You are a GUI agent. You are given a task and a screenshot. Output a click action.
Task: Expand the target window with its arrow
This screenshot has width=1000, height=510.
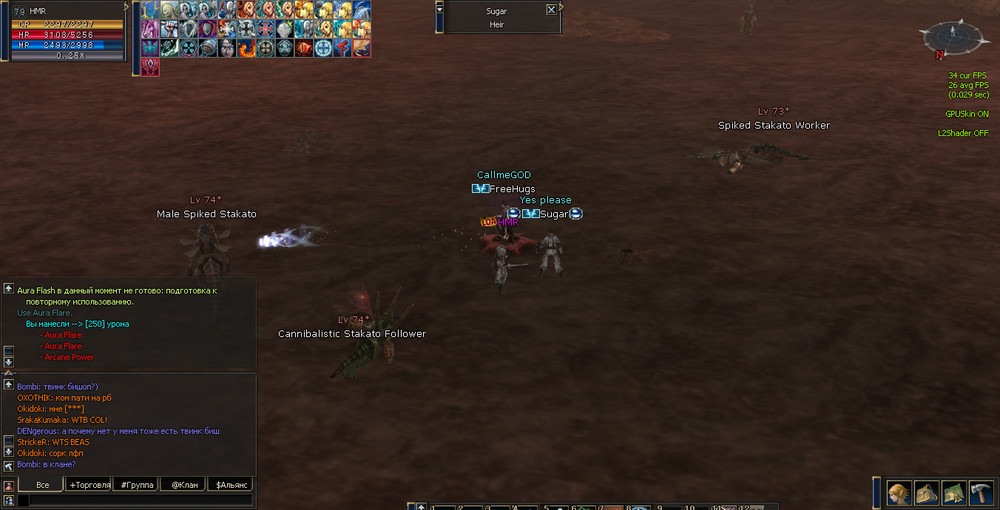point(441,9)
